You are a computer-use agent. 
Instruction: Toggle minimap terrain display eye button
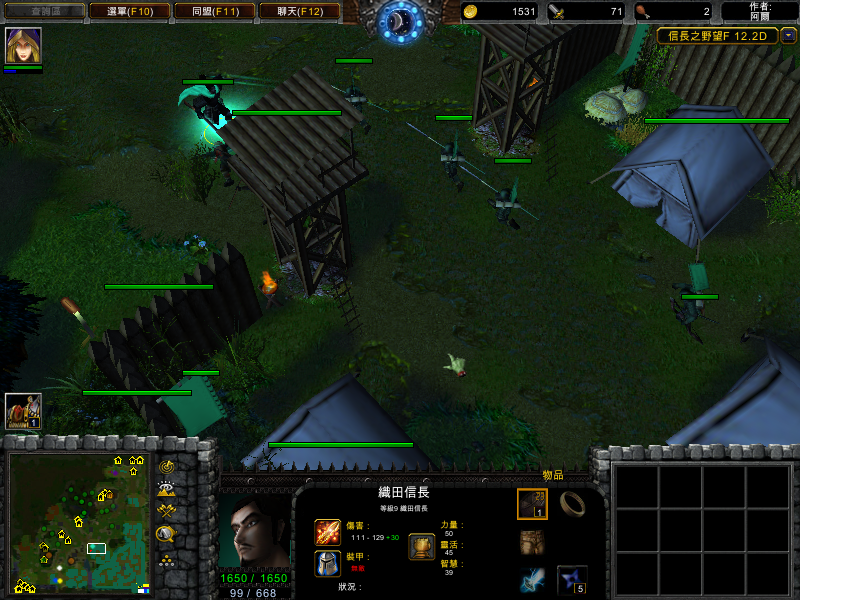(167, 489)
